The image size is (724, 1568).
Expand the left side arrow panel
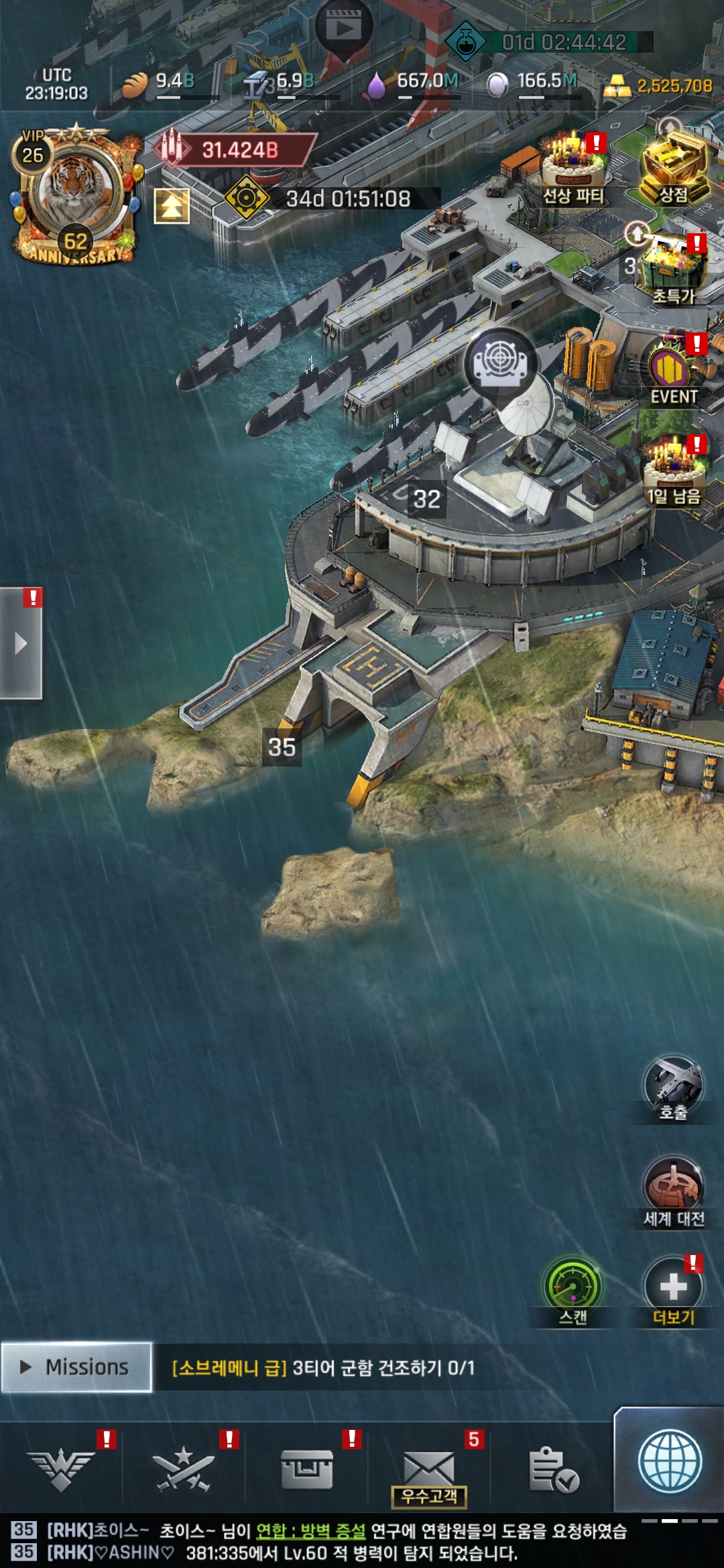click(x=21, y=643)
